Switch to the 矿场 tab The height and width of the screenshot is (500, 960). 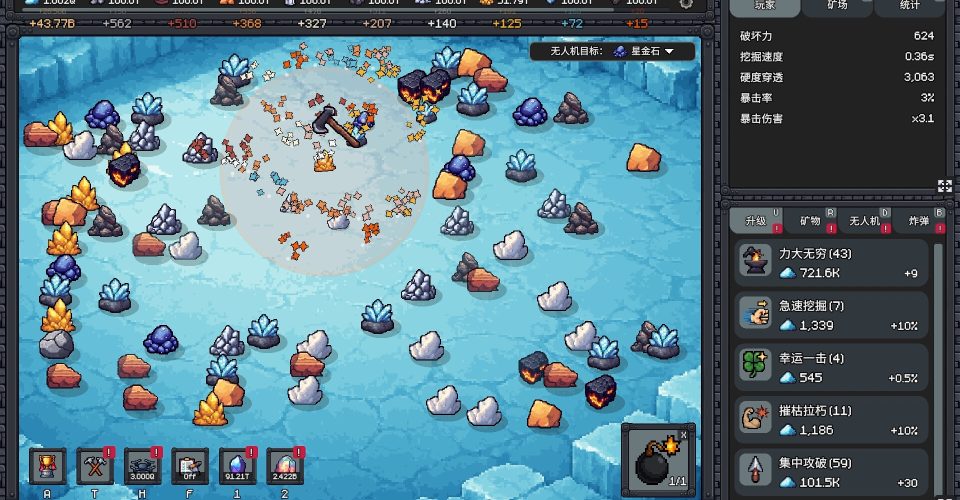tap(837, 6)
